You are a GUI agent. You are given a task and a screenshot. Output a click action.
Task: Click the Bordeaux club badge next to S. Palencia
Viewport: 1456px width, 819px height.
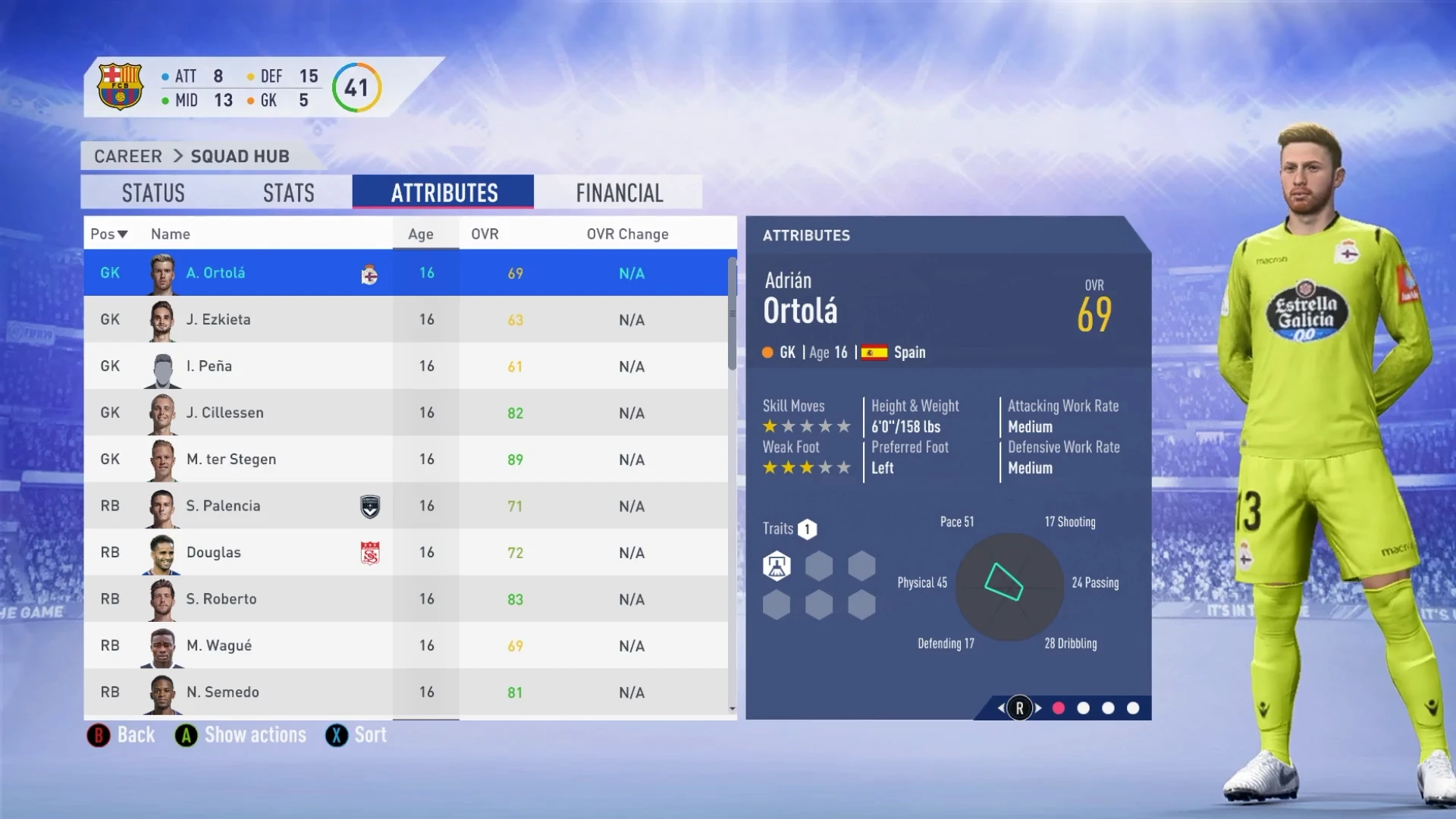[x=369, y=506]
